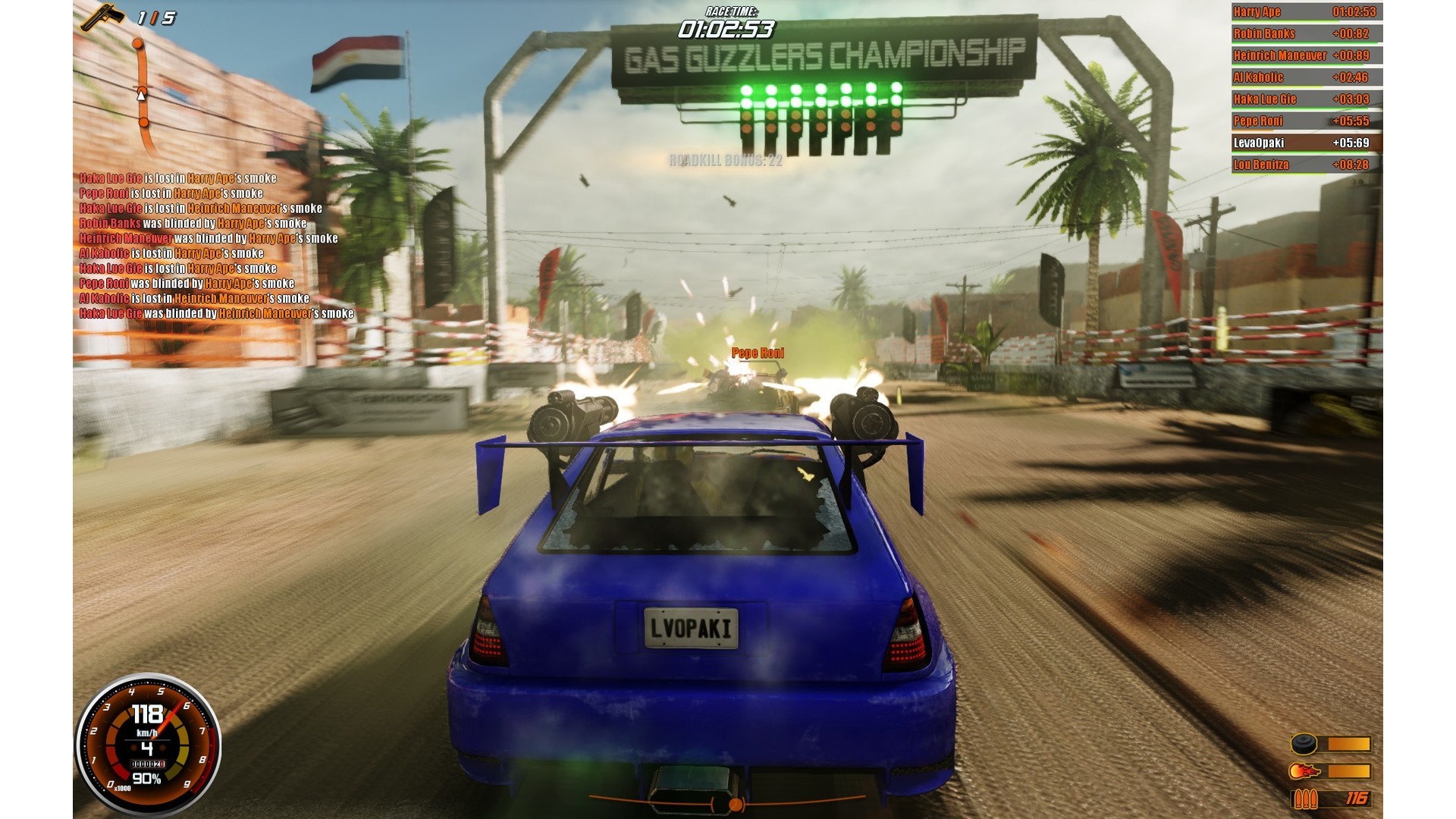The image size is (1456, 819).
Task: Choose Lou Benitza in the standings list
Action: click(x=1305, y=165)
